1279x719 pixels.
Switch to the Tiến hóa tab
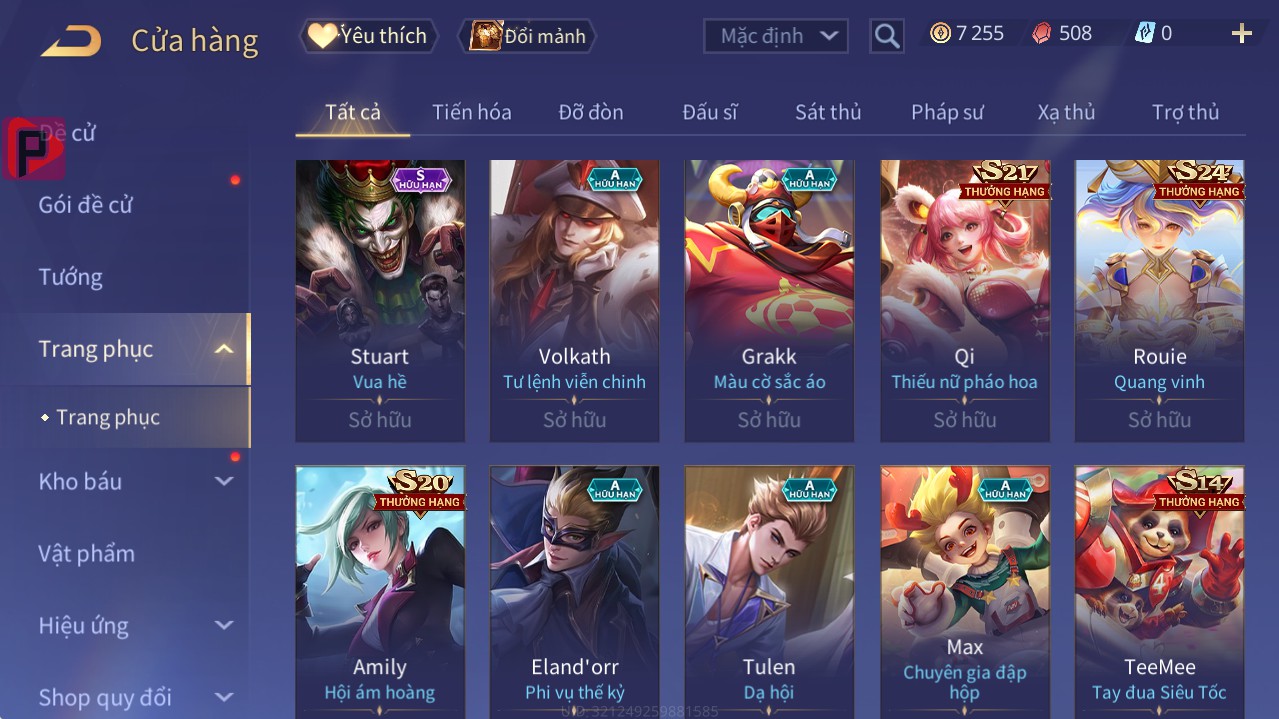click(x=471, y=112)
